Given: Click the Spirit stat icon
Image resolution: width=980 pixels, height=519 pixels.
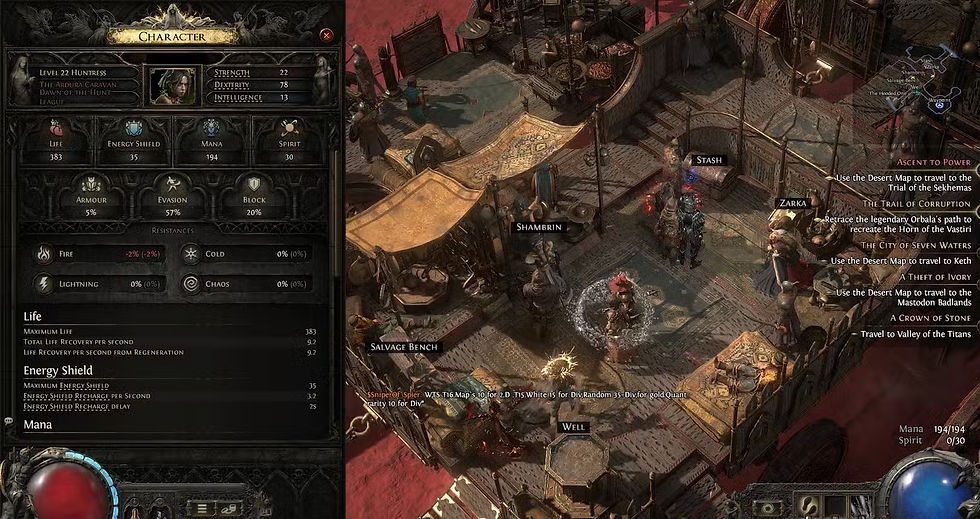Looking at the screenshot, I should tap(290, 128).
